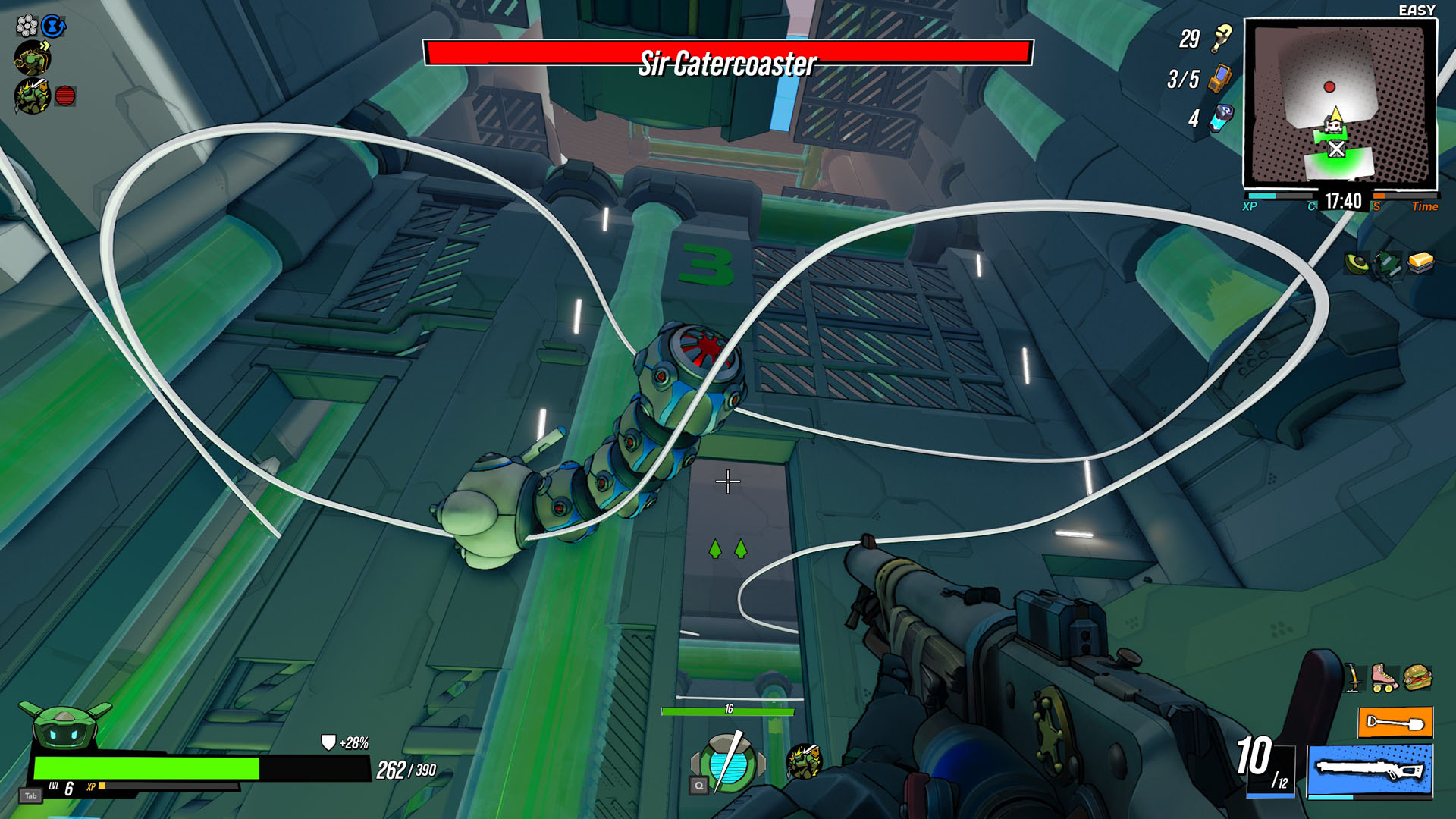Click the pogo-stick gadget icon
Screen dimensions: 1456x819
tap(1354, 677)
